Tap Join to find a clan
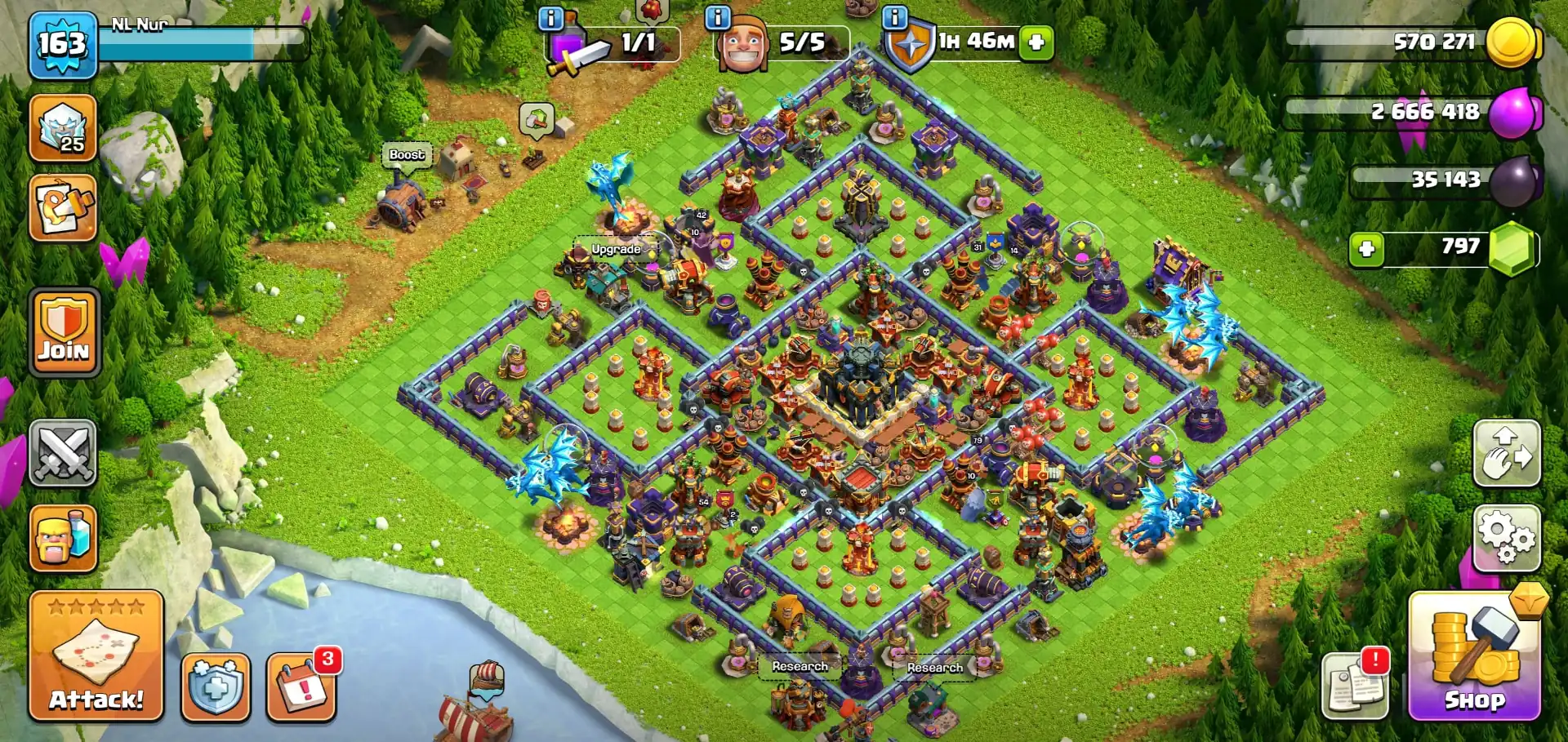This screenshot has height=742, width=1568. (x=64, y=335)
